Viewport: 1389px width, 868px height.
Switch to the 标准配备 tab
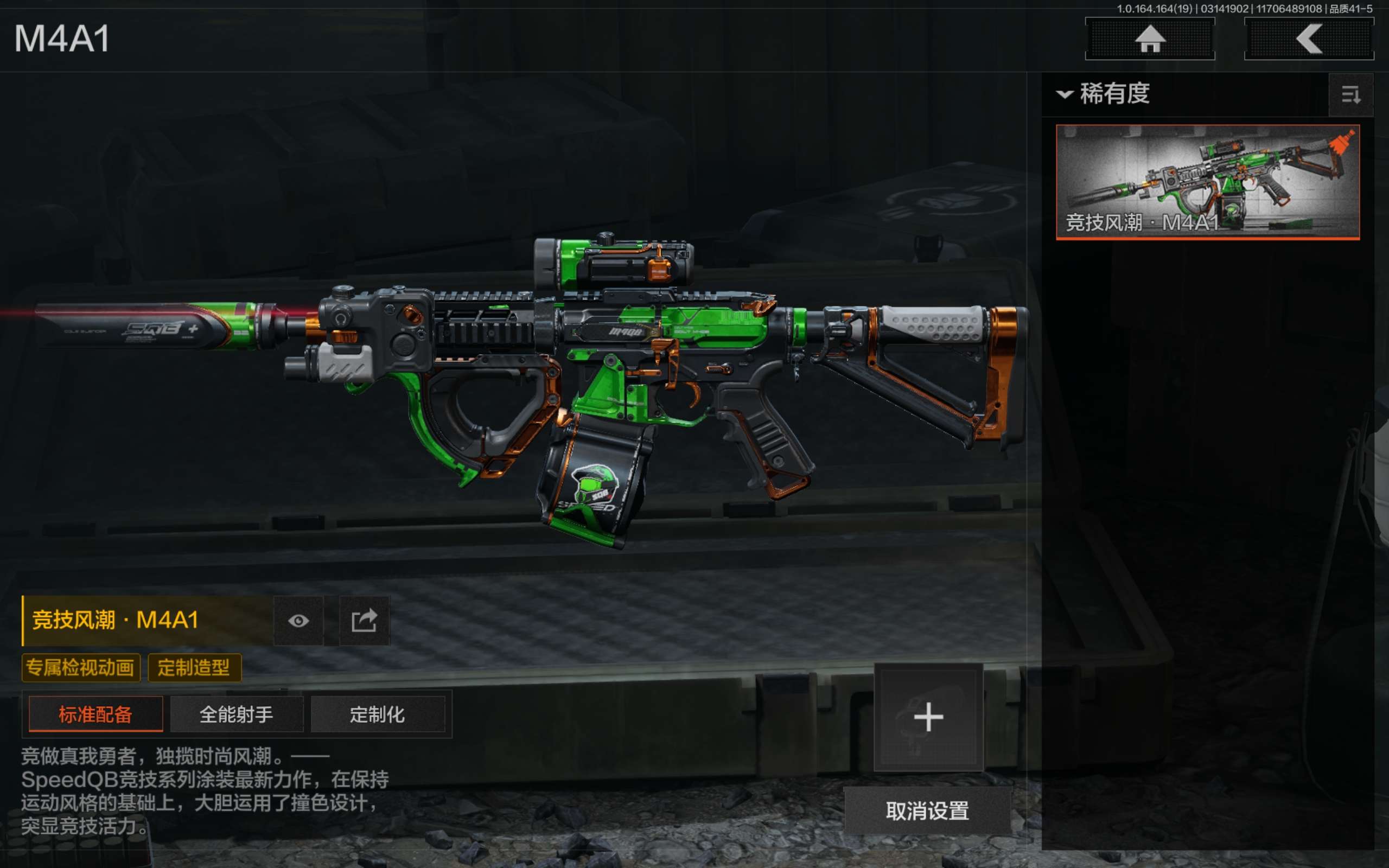point(96,714)
